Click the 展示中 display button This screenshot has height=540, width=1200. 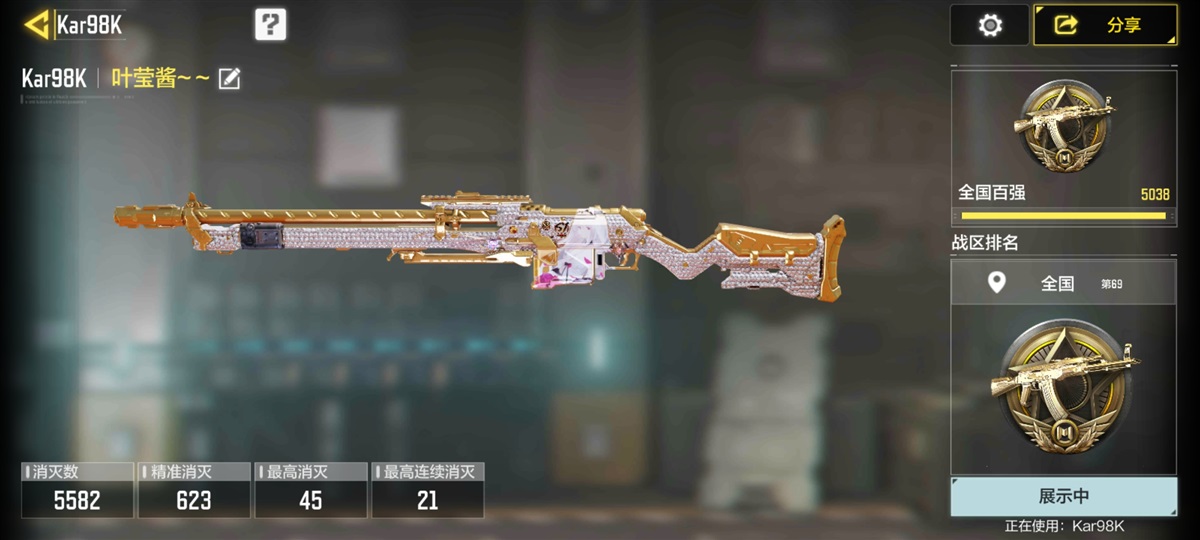[1063, 496]
